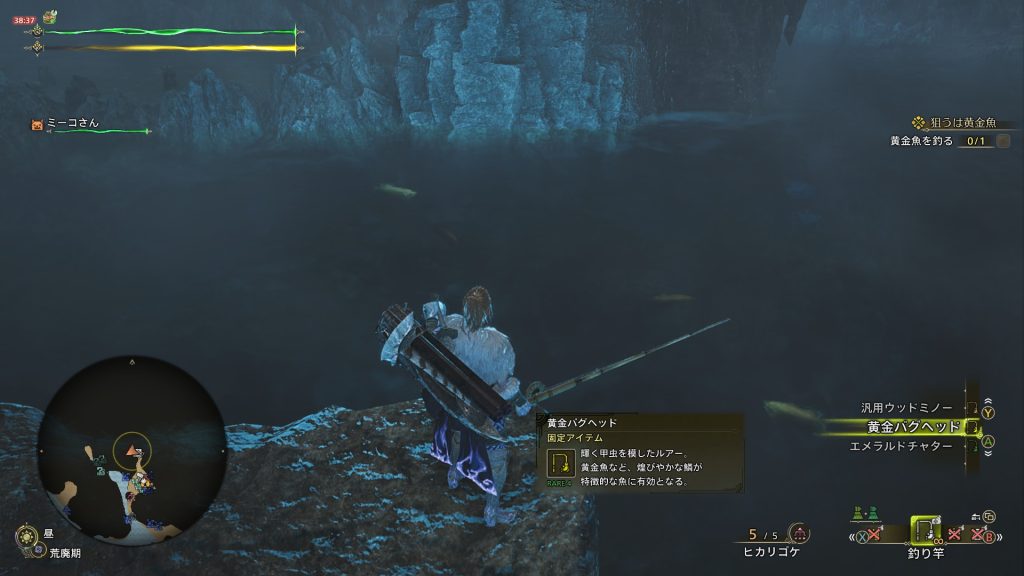Viewport: 1024px width, 576px height.
Task: Choose the highlighted 黄金バグヘッド lure
Action: tap(912, 427)
